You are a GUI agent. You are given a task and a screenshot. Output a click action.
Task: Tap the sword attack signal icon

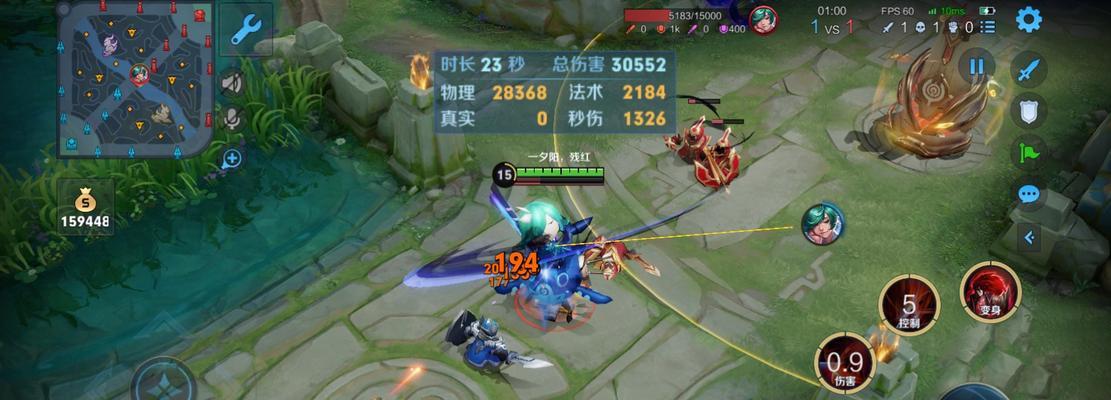click(x=1028, y=70)
